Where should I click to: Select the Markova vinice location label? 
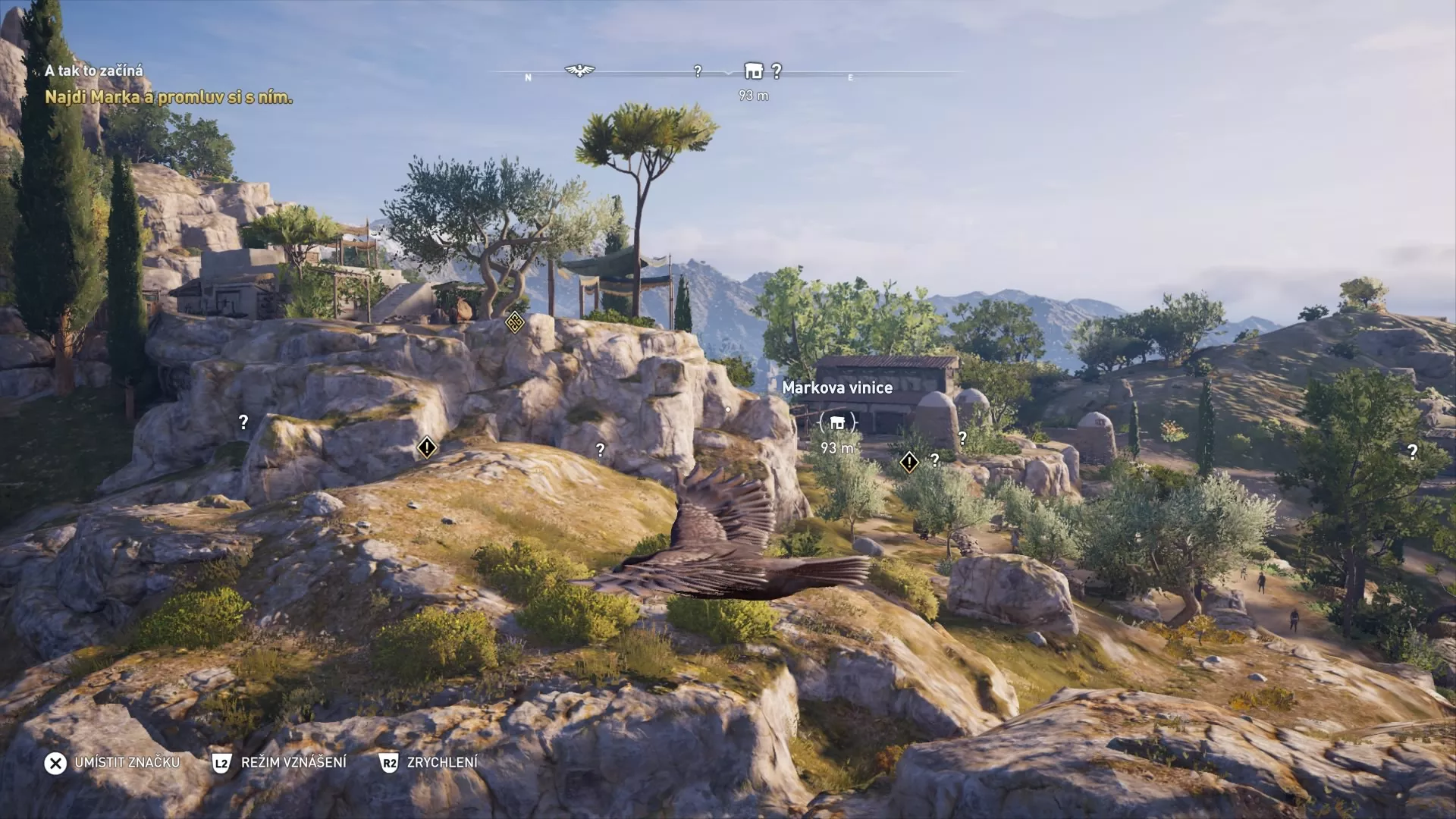(837, 388)
